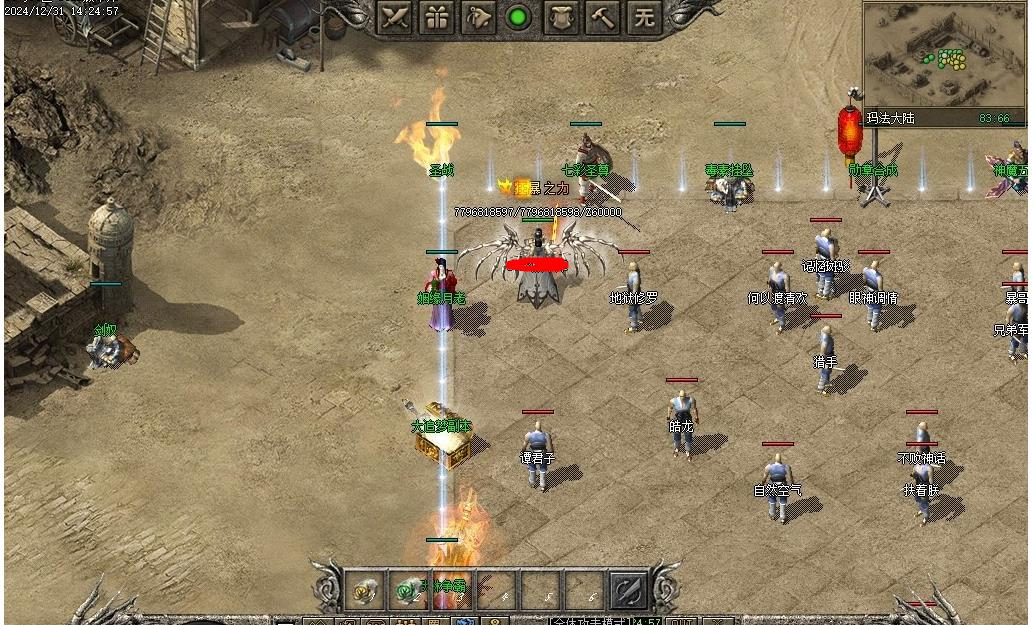Click the hammer icon button

[x=603, y=18]
